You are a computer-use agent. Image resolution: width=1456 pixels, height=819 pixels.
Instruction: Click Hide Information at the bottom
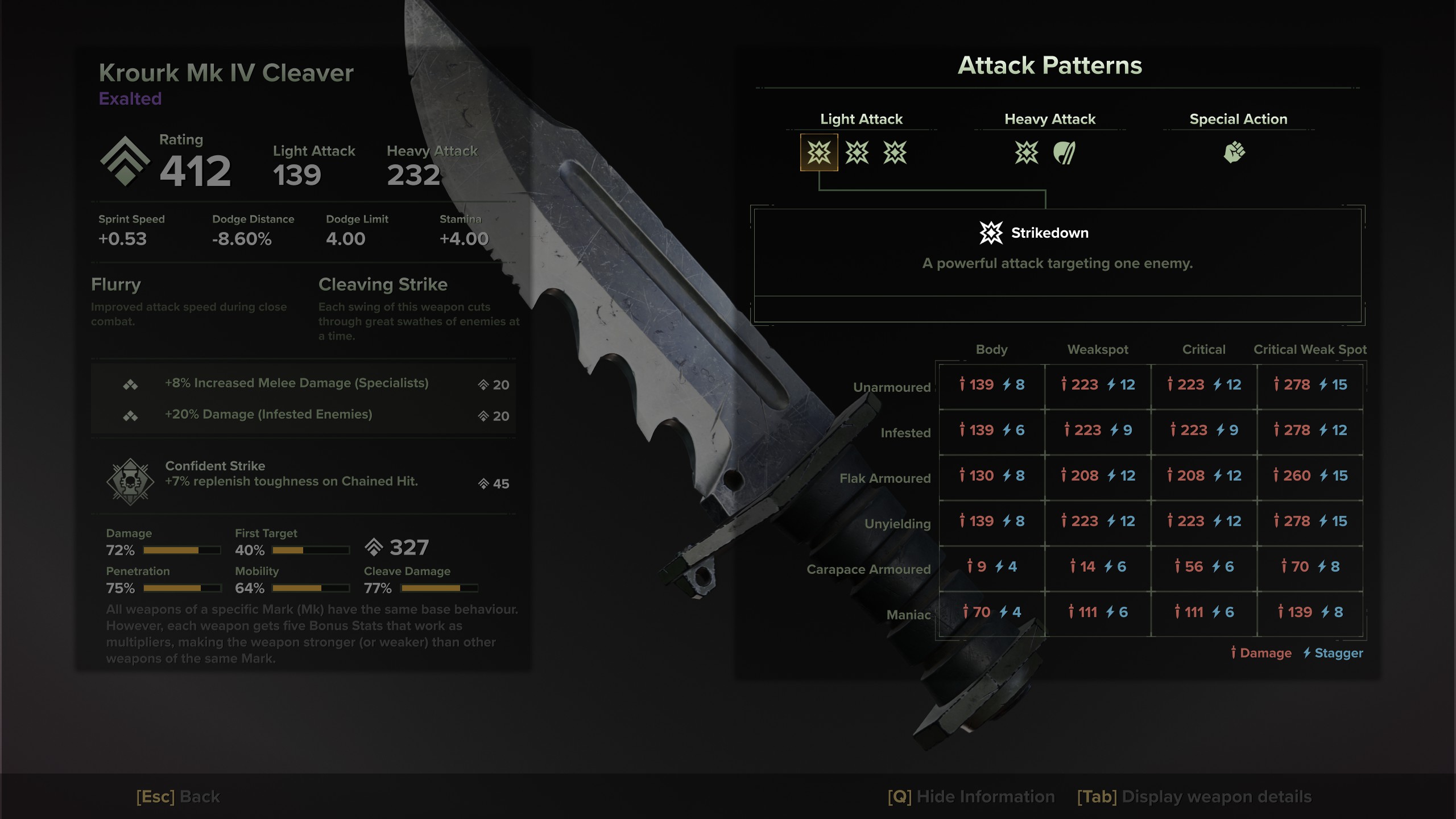[971, 797]
